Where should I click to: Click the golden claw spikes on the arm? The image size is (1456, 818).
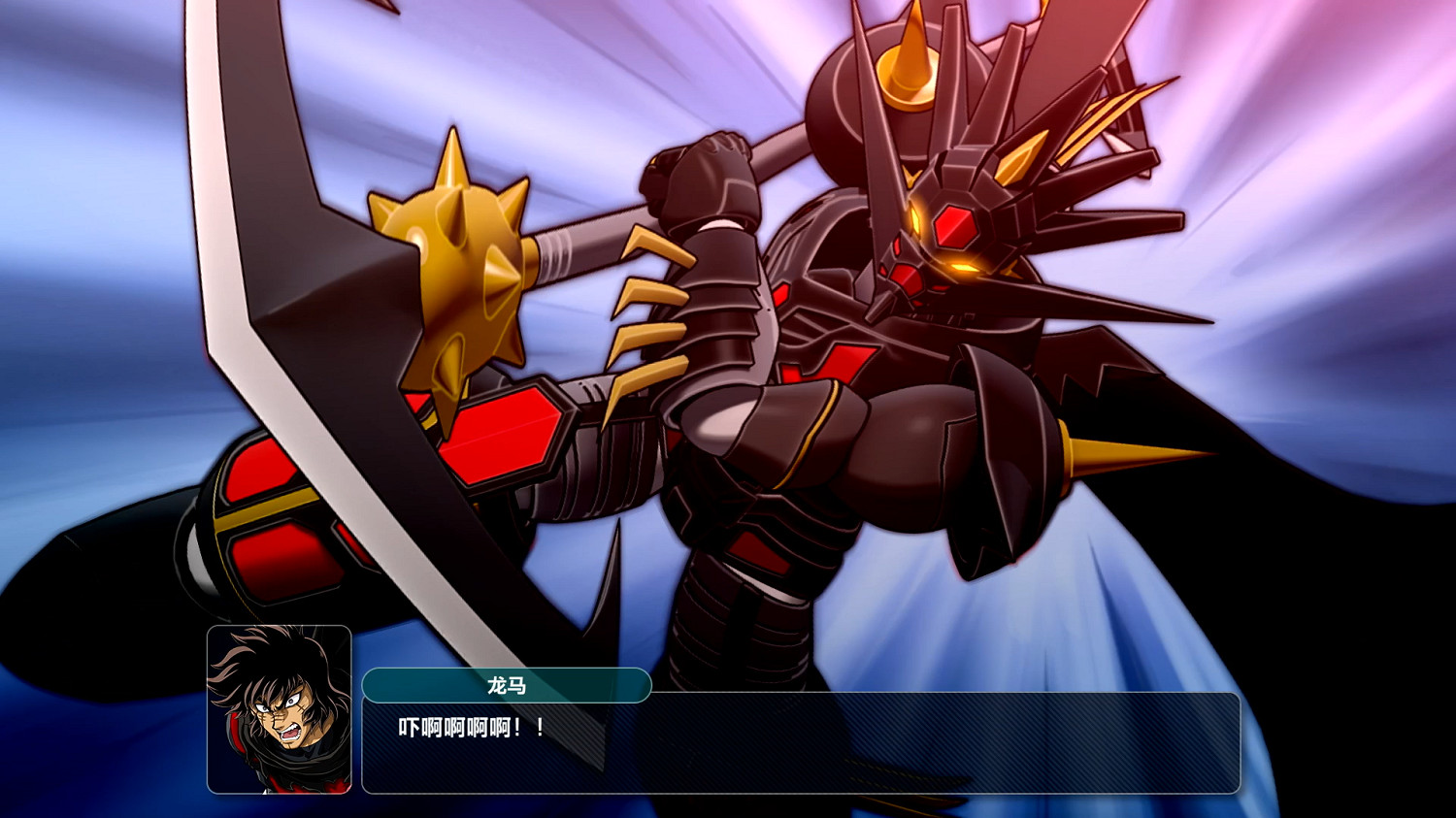[650, 291]
